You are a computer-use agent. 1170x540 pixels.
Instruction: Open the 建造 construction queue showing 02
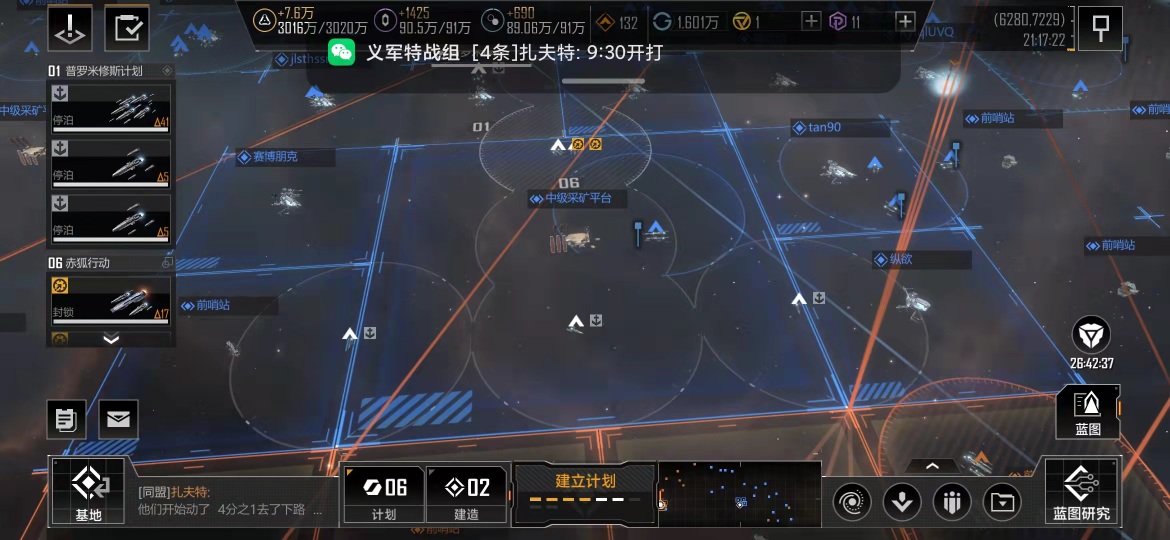[467, 494]
